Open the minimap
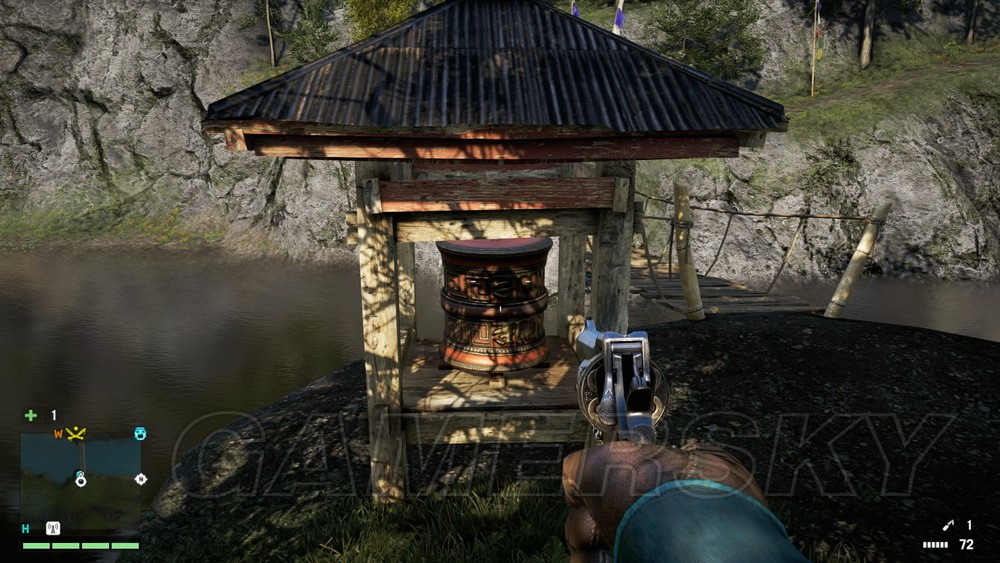The image size is (1000, 563). point(82,470)
